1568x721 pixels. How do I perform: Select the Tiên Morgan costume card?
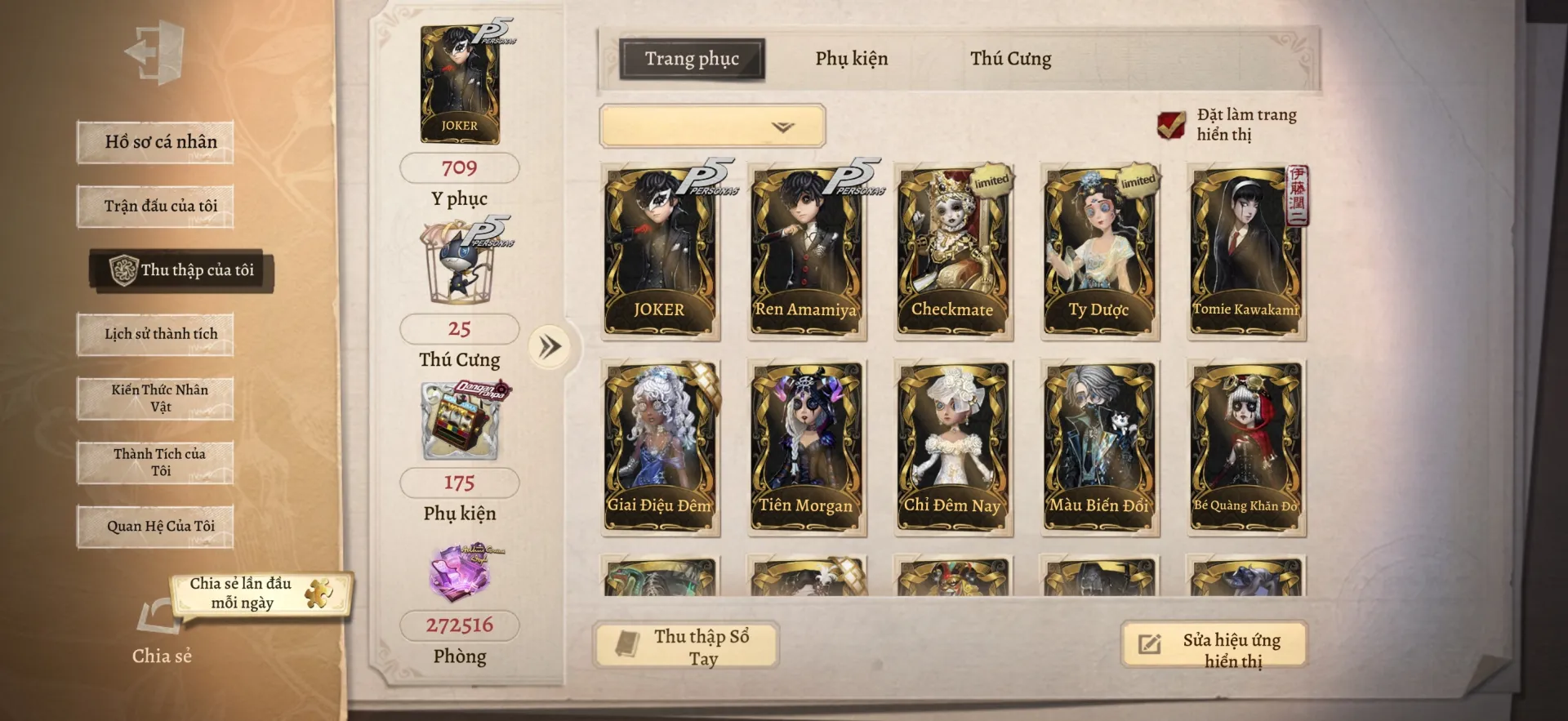[806, 447]
